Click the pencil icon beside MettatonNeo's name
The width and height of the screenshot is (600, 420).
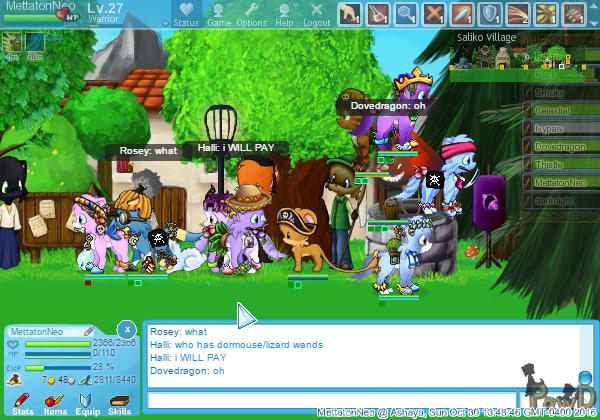(88, 331)
